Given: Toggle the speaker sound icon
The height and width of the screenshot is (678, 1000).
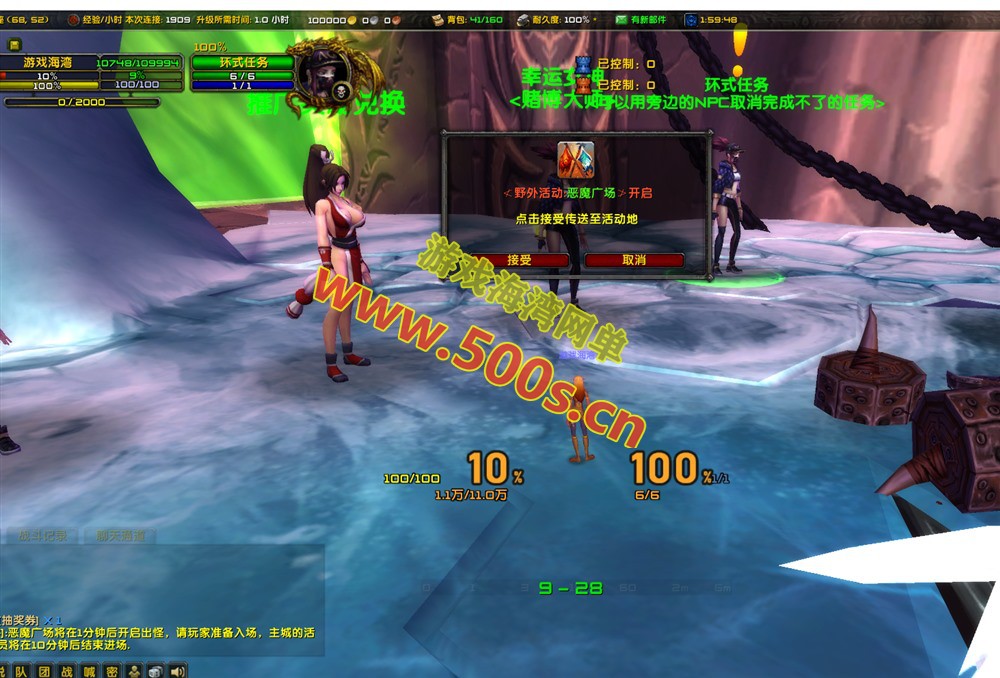Looking at the screenshot, I should pyautogui.click(x=178, y=671).
